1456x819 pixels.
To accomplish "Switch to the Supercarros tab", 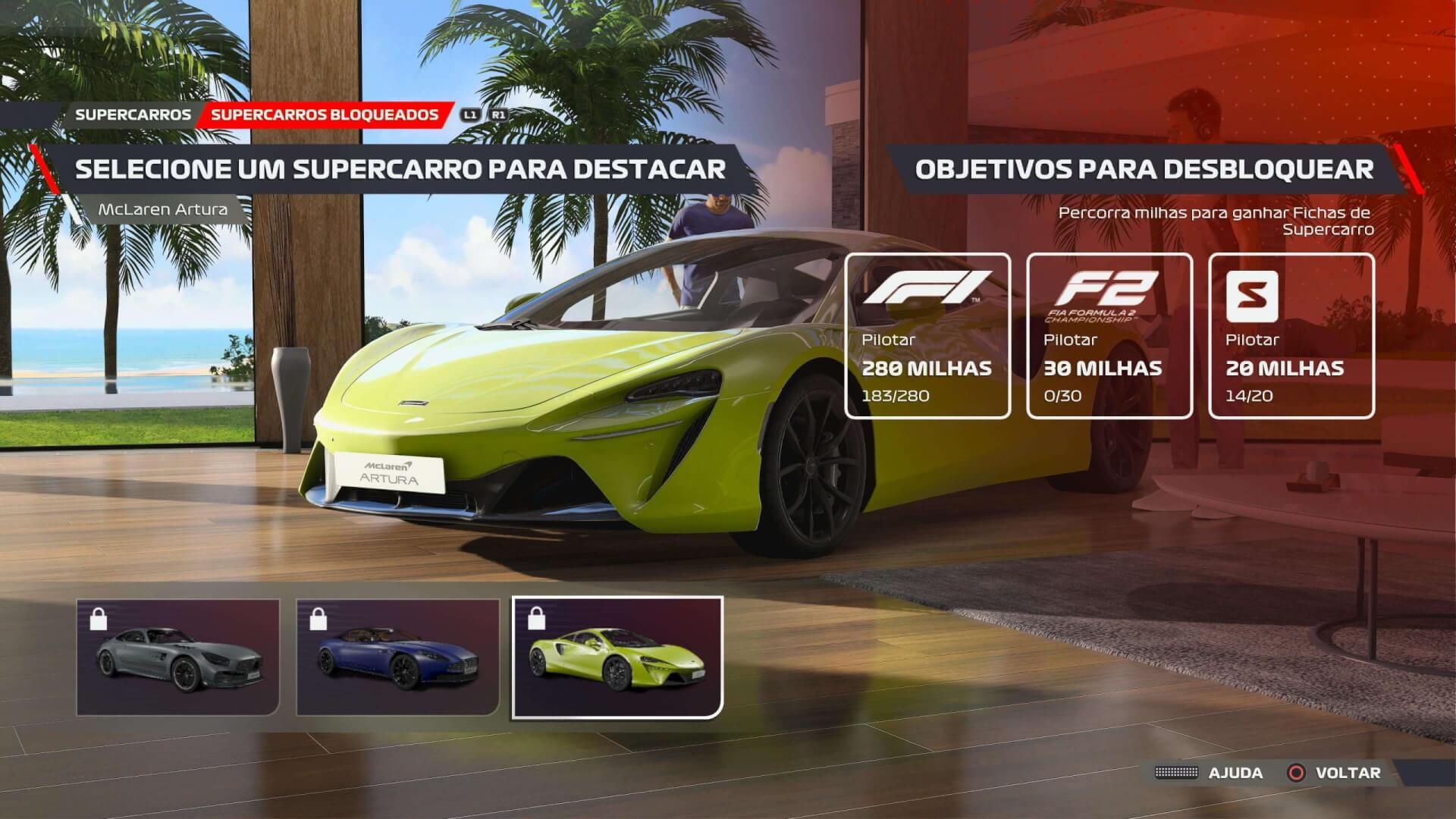I will click(133, 115).
